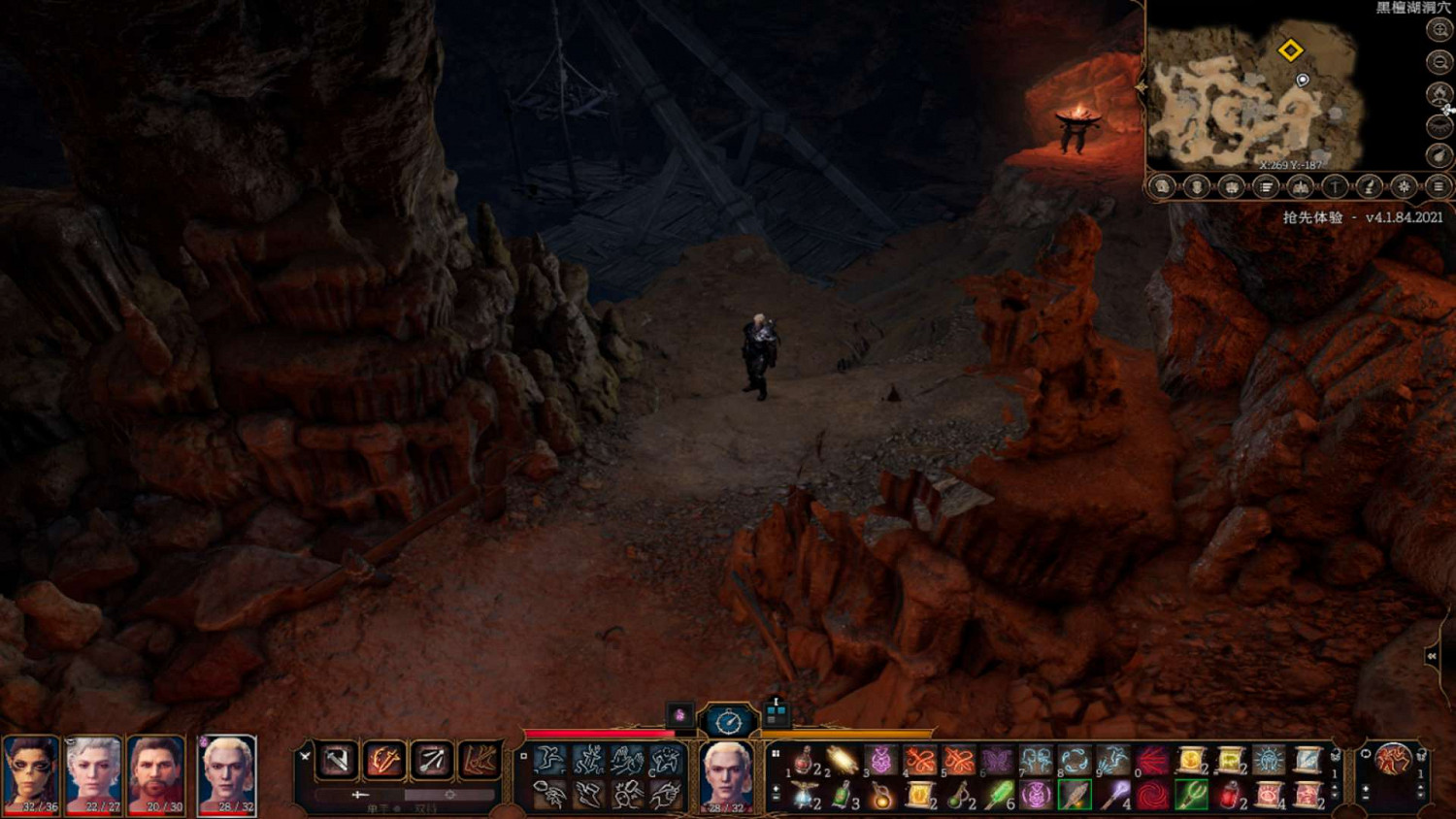Viewport: 1456px width, 819px height.
Task: Select the green trident ability slot
Action: (x=1191, y=797)
